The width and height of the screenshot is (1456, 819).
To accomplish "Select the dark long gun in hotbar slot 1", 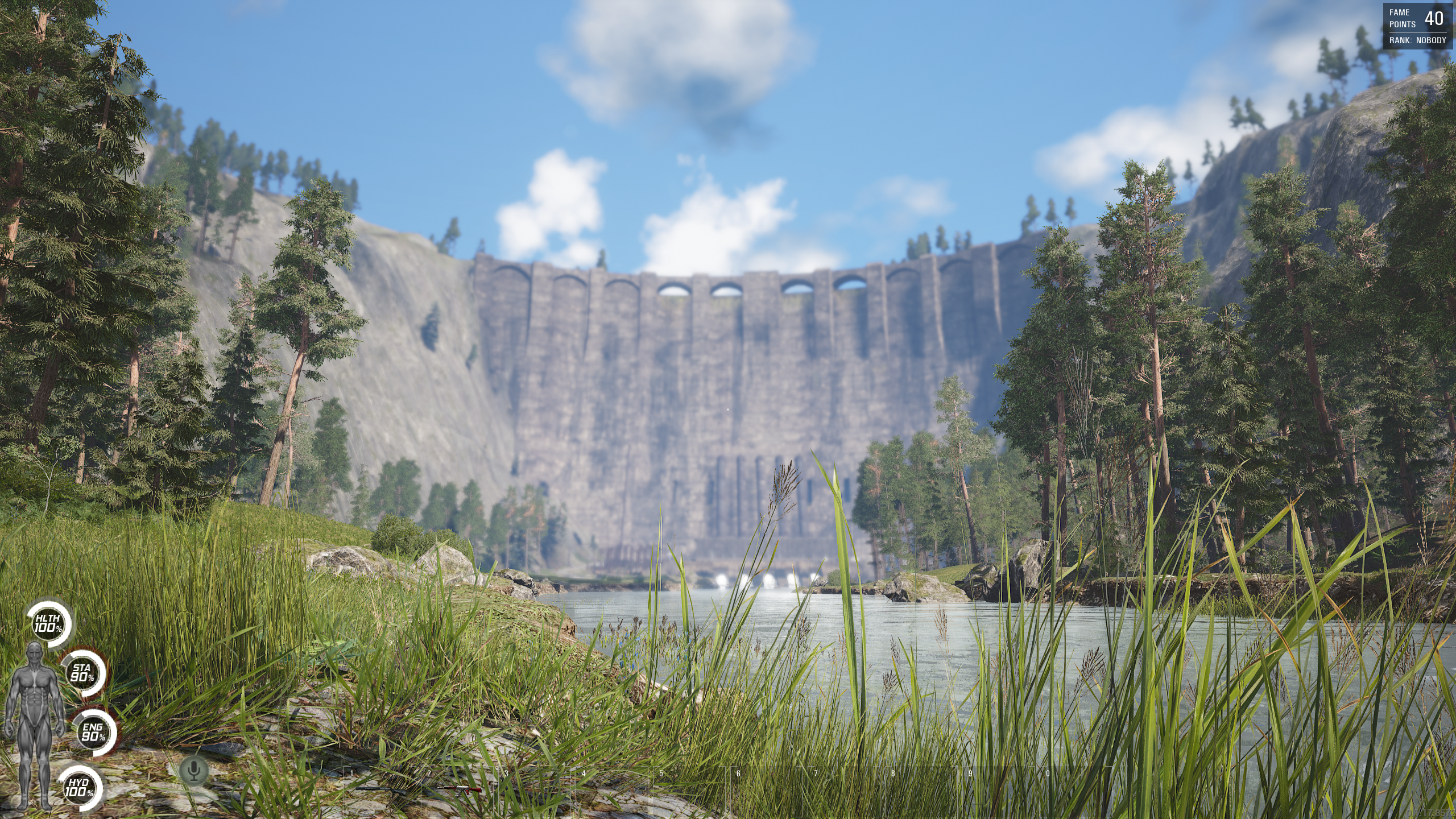I will coord(382,789).
